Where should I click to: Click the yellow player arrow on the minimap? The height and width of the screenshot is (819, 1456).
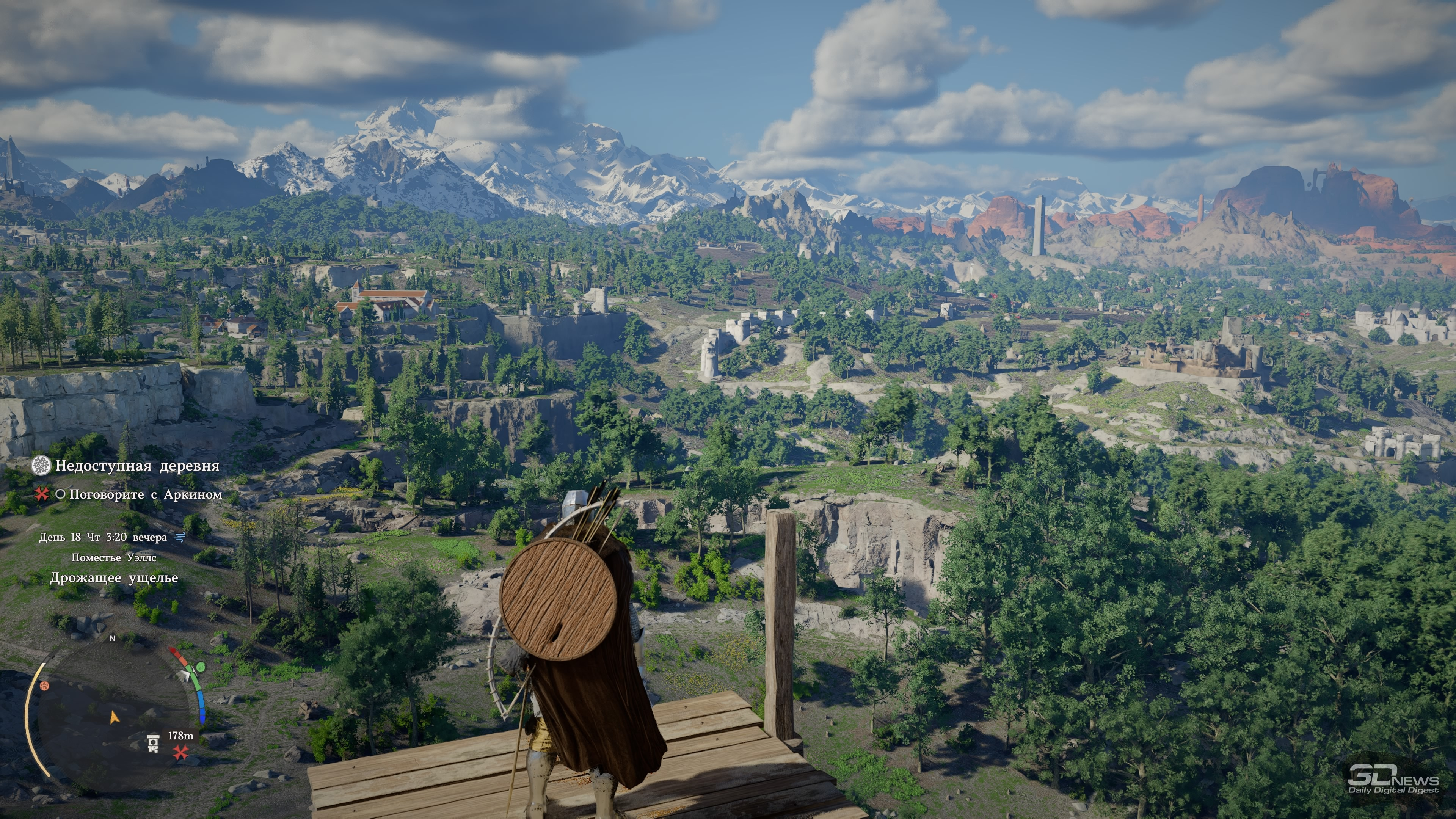tap(114, 717)
